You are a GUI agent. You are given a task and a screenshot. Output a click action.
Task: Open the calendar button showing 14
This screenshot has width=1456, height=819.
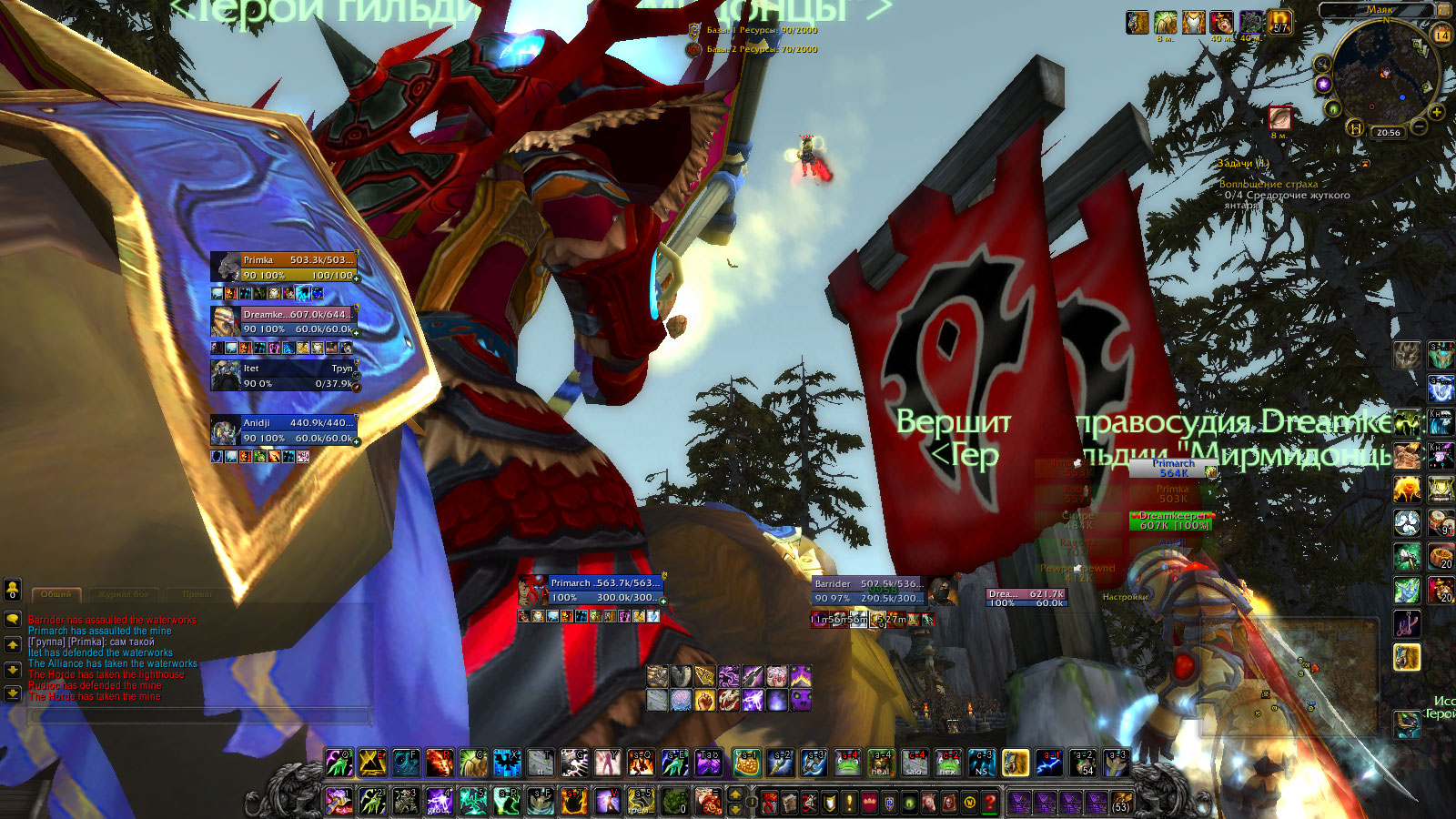1441,35
